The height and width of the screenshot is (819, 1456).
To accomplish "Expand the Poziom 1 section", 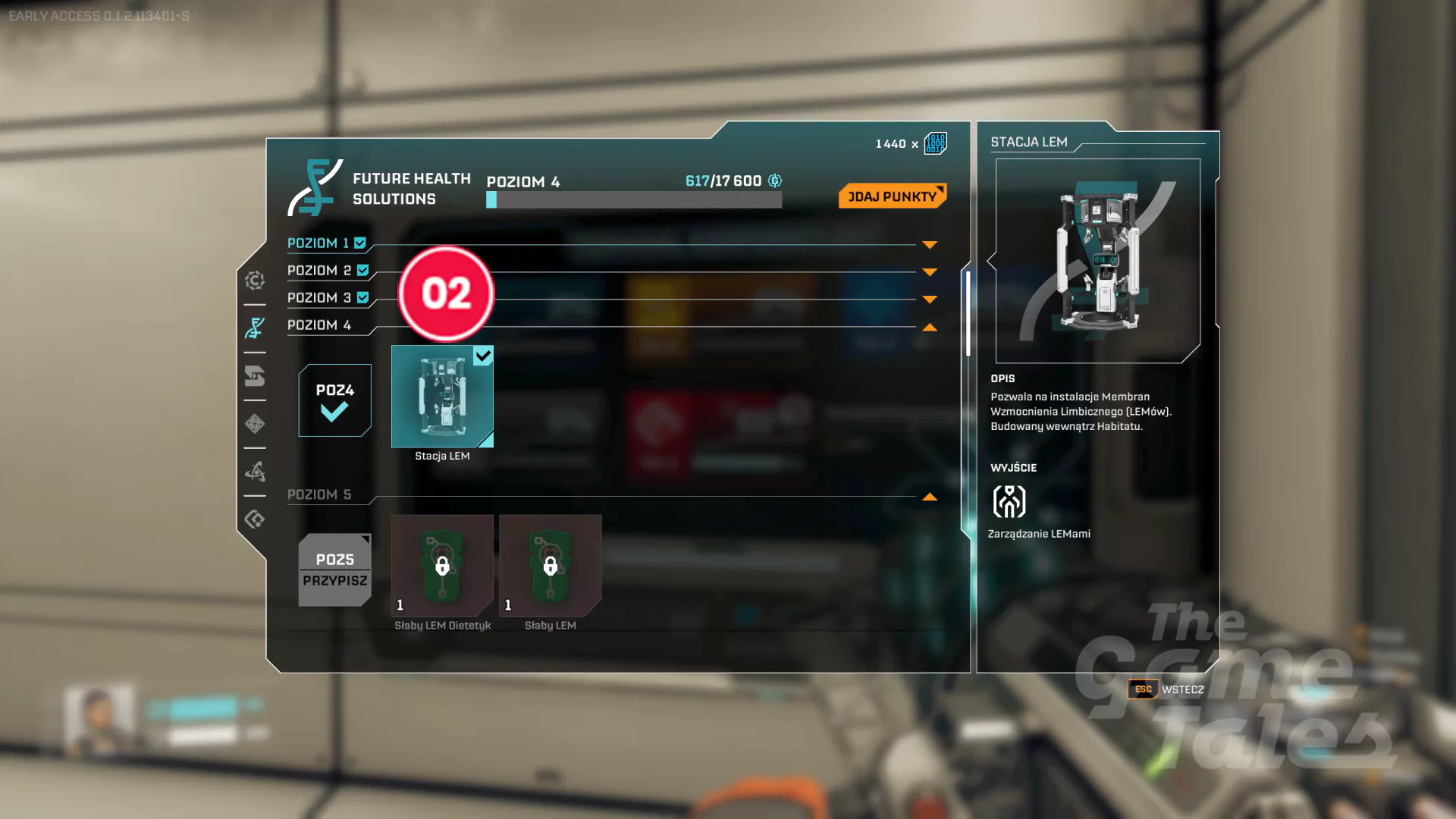I will point(930,245).
